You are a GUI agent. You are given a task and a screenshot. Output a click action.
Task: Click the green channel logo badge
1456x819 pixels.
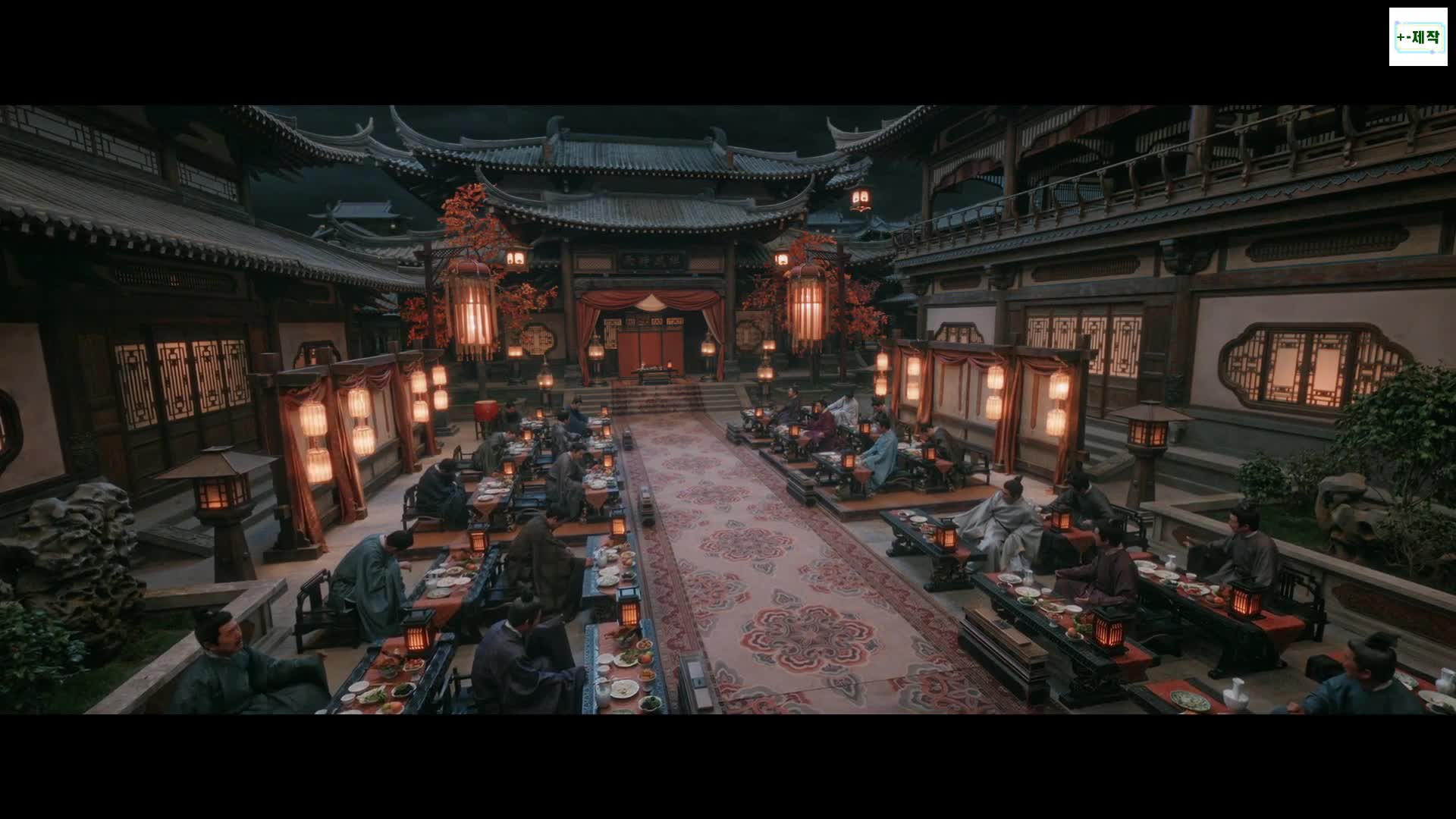(x=1418, y=37)
